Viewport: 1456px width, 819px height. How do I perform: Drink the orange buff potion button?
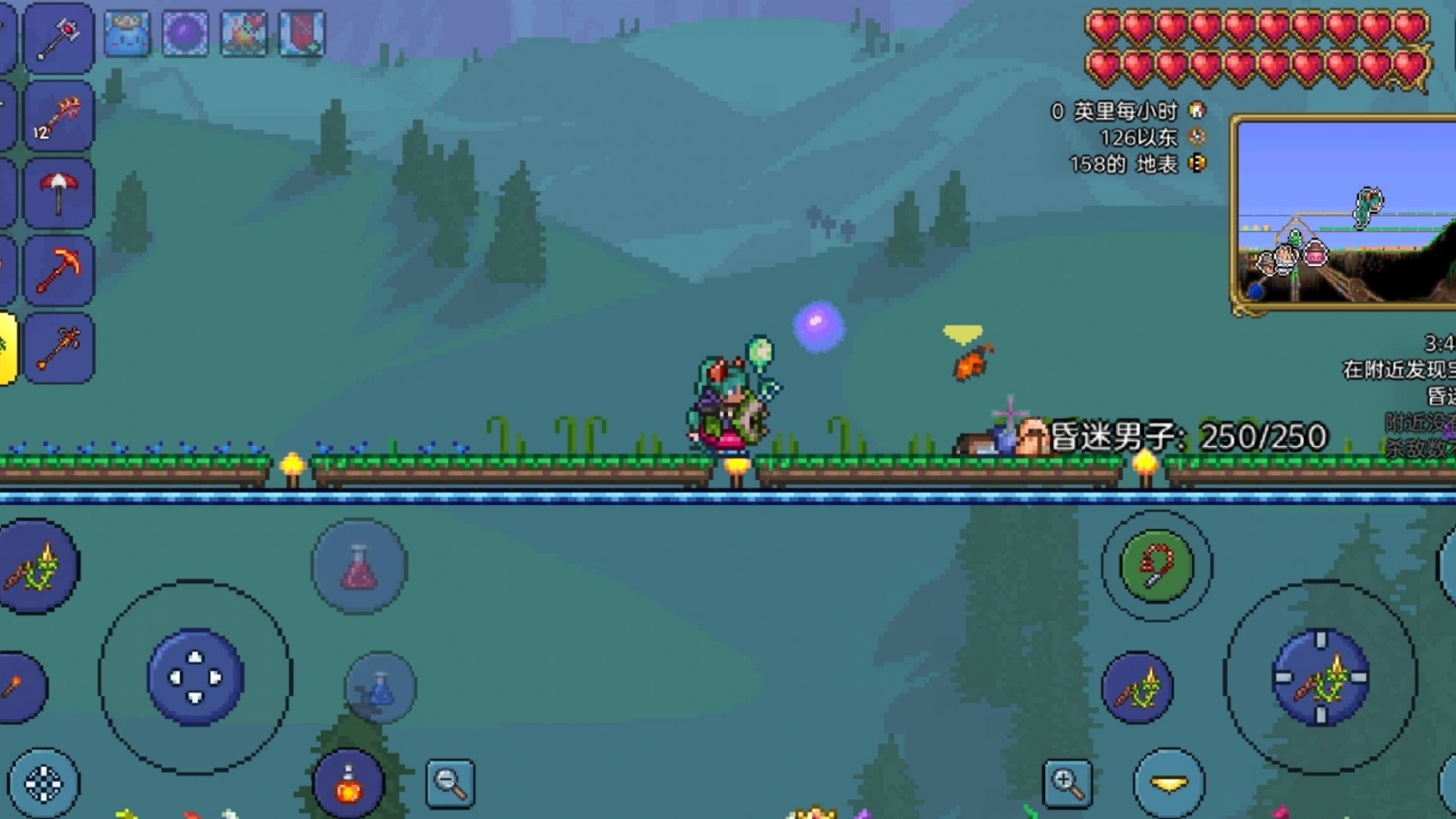tap(348, 785)
